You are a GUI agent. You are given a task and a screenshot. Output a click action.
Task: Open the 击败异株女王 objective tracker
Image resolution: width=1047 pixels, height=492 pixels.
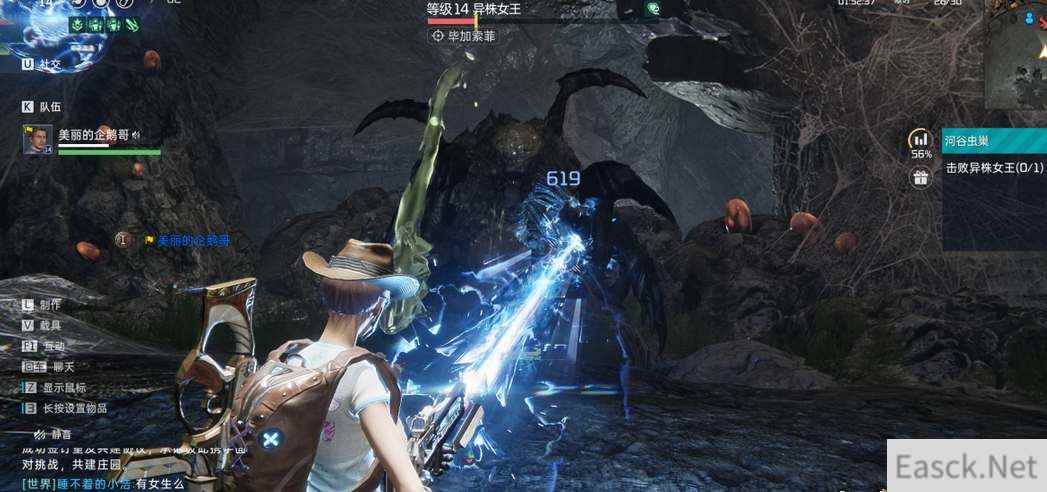994,168
